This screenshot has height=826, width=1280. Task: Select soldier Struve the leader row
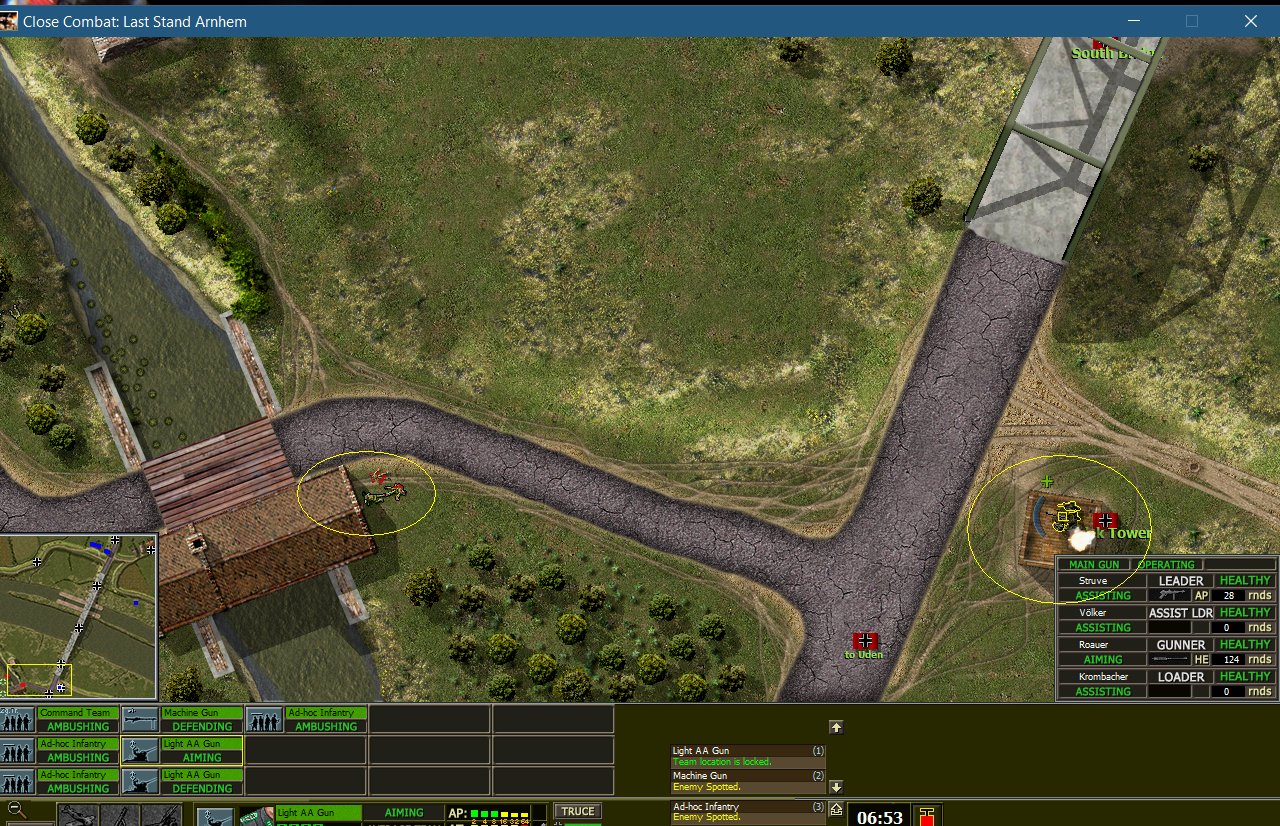coord(1166,588)
